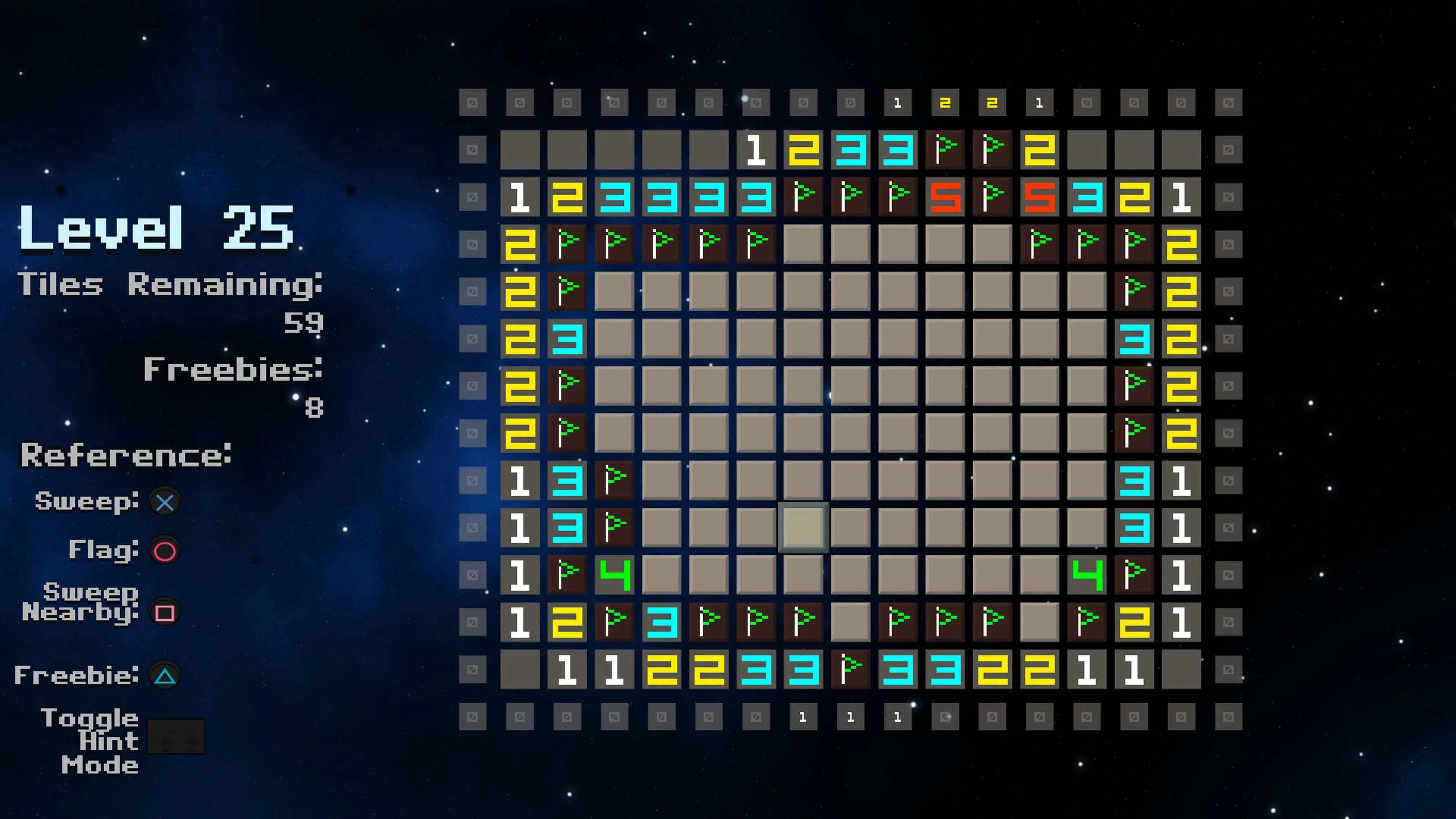
Task: Select the red 5 tile in the top rows
Action: click(946, 196)
